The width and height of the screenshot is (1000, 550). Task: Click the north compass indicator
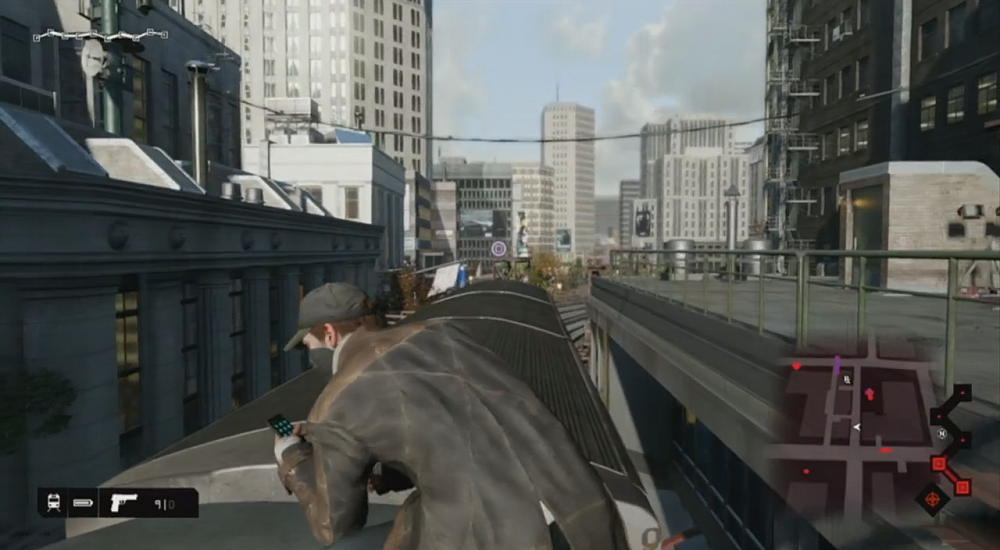[x=941, y=434]
